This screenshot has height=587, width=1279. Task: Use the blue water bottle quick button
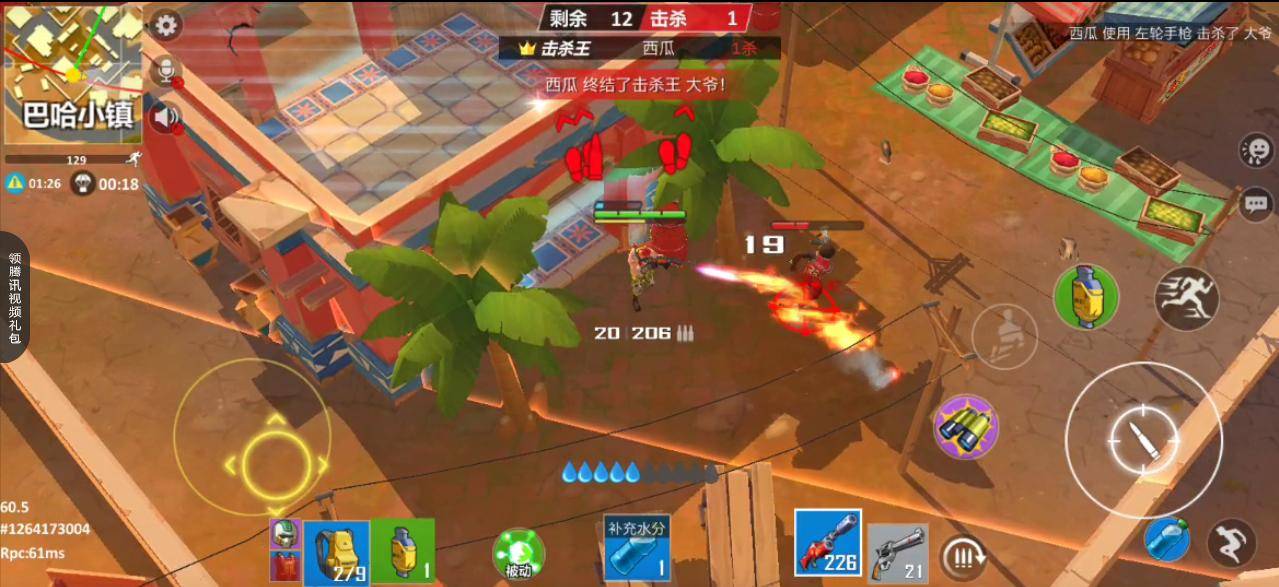click(x=1167, y=538)
